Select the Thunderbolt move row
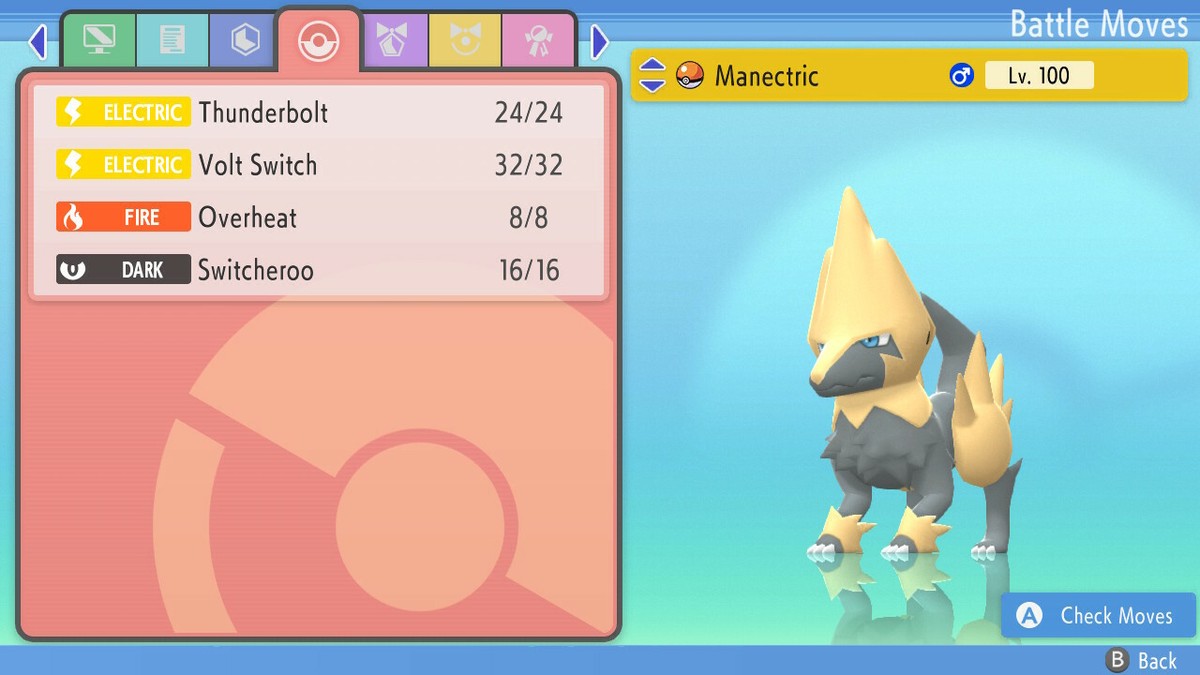 coord(318,112)
